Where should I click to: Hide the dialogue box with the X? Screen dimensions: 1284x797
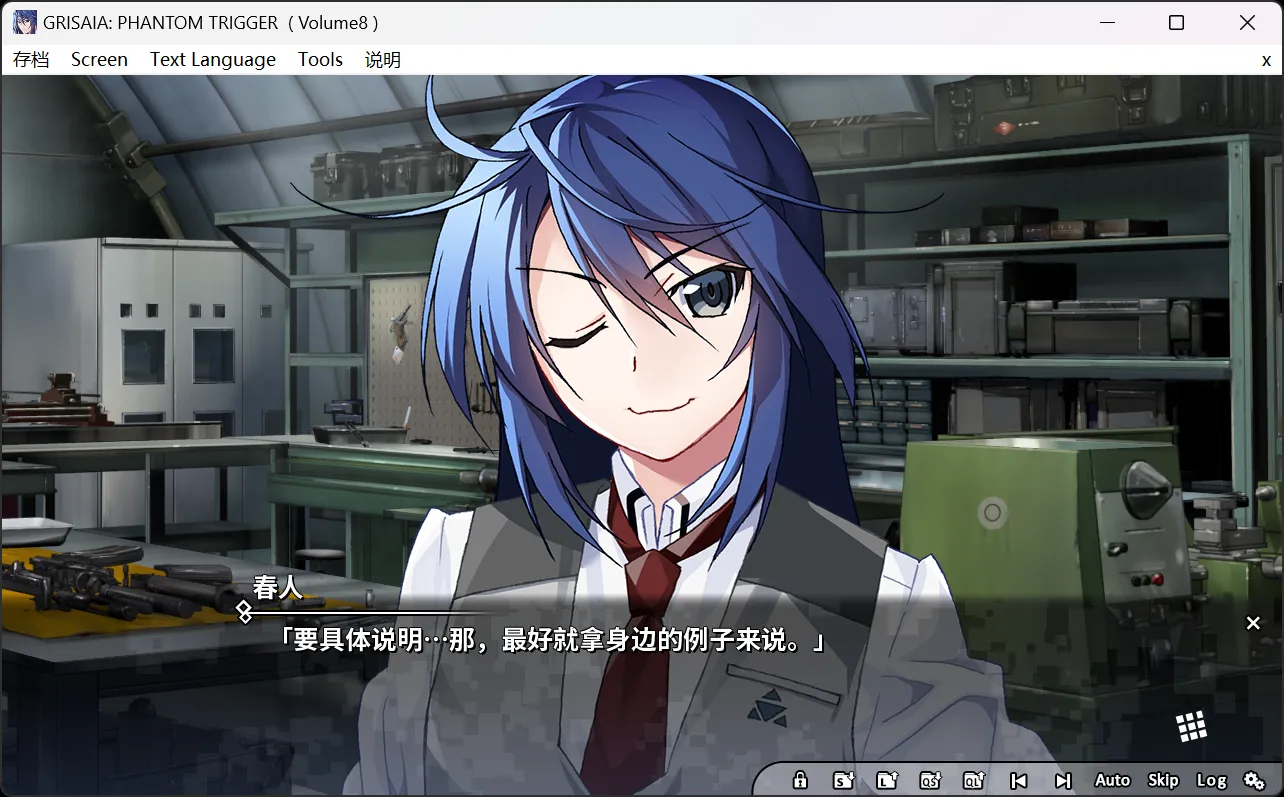(1253, 623)
